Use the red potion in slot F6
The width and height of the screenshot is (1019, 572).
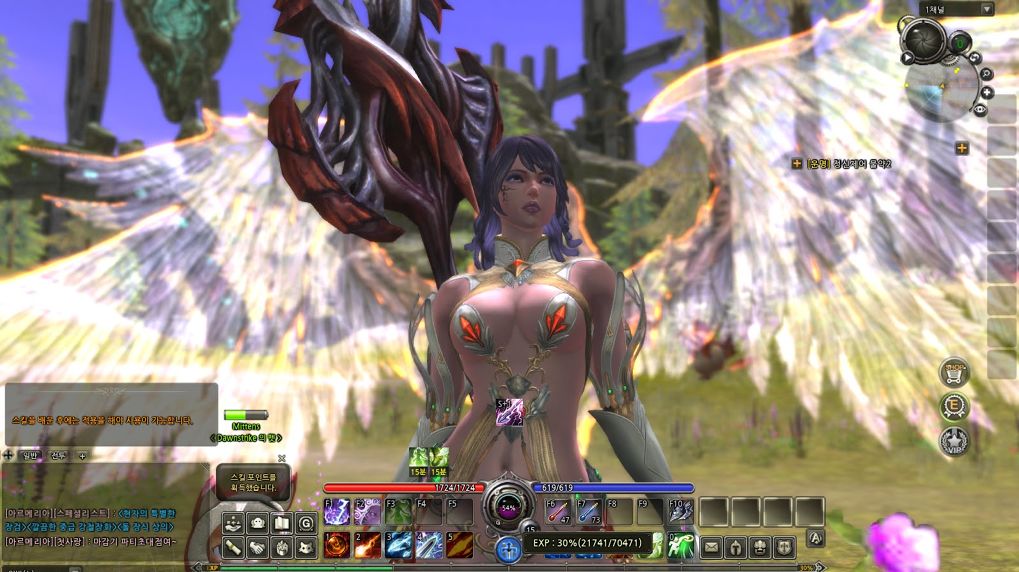click(556, 512)
